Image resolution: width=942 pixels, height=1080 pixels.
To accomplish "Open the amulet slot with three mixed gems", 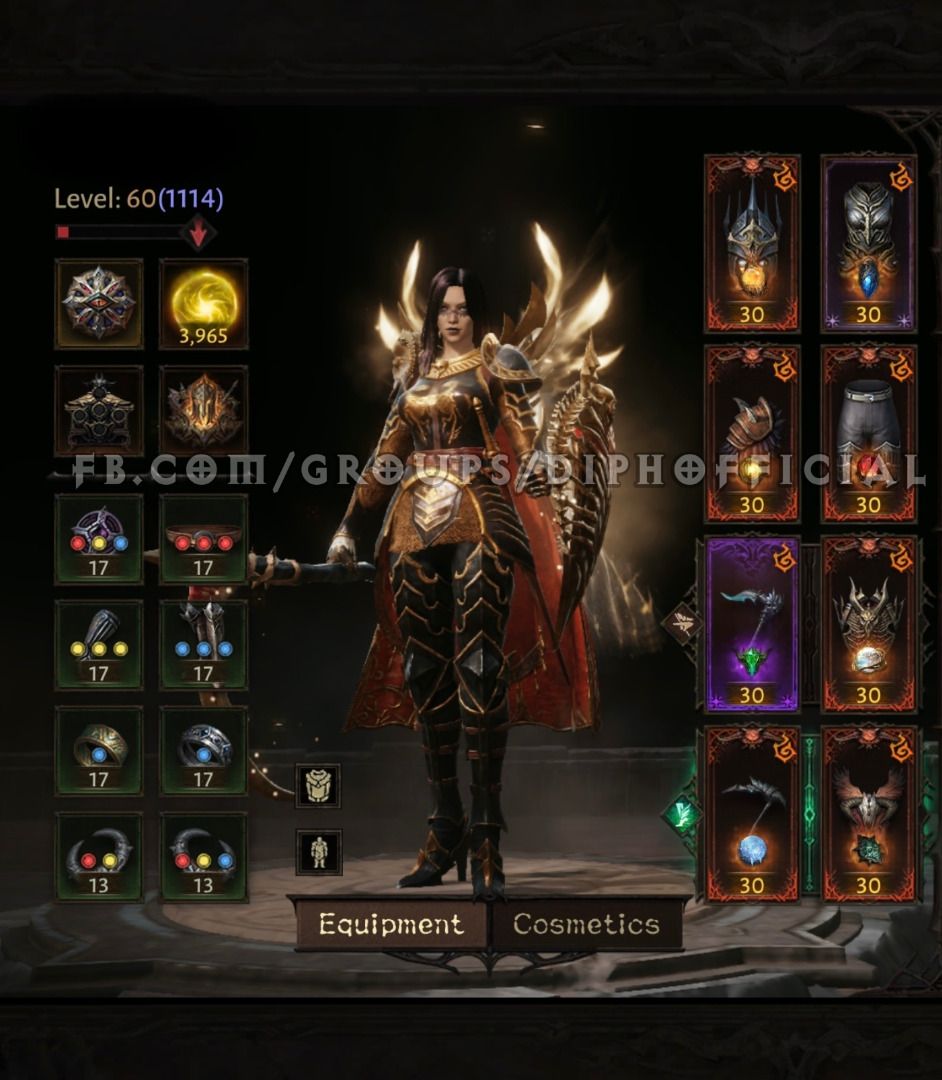I will [x=98, y=538].
